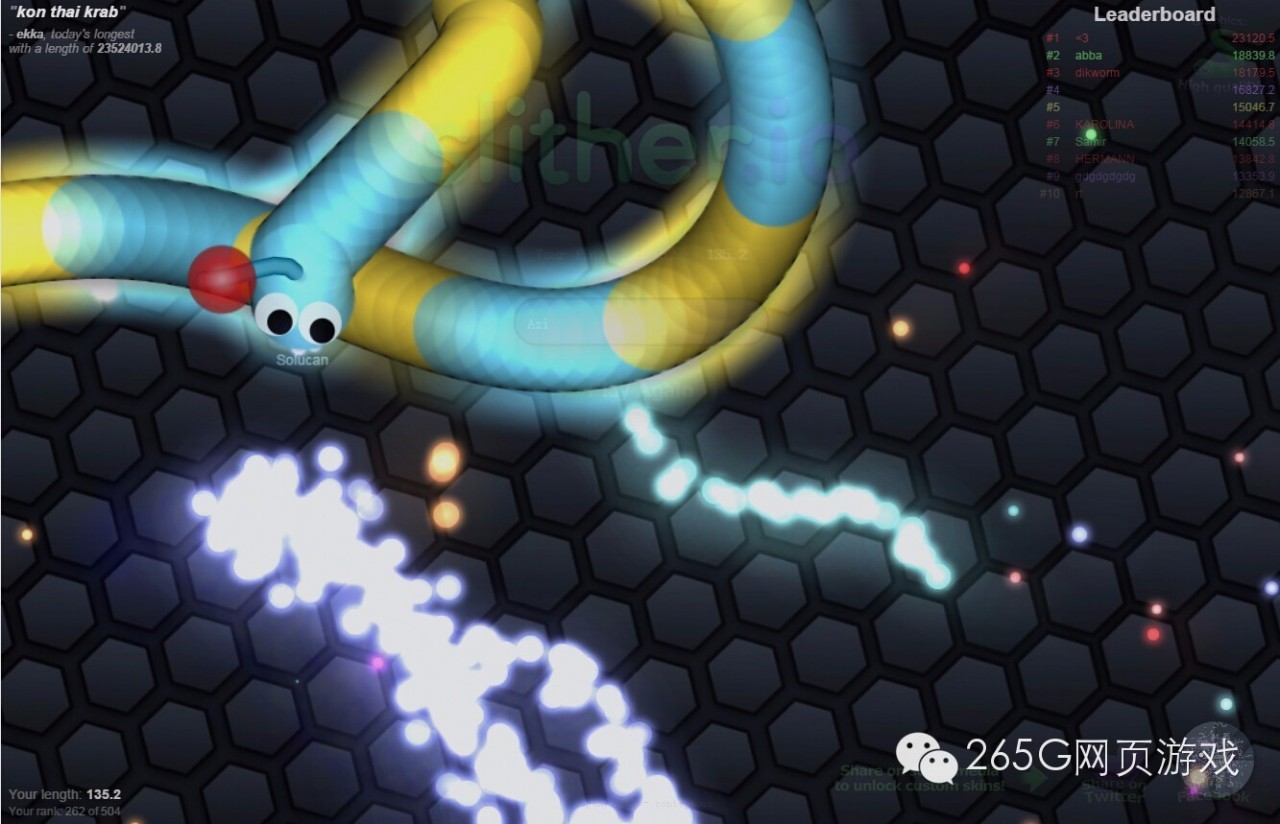
Task: Click dikworm in the leaderboard list
Action: (1097, 72)
